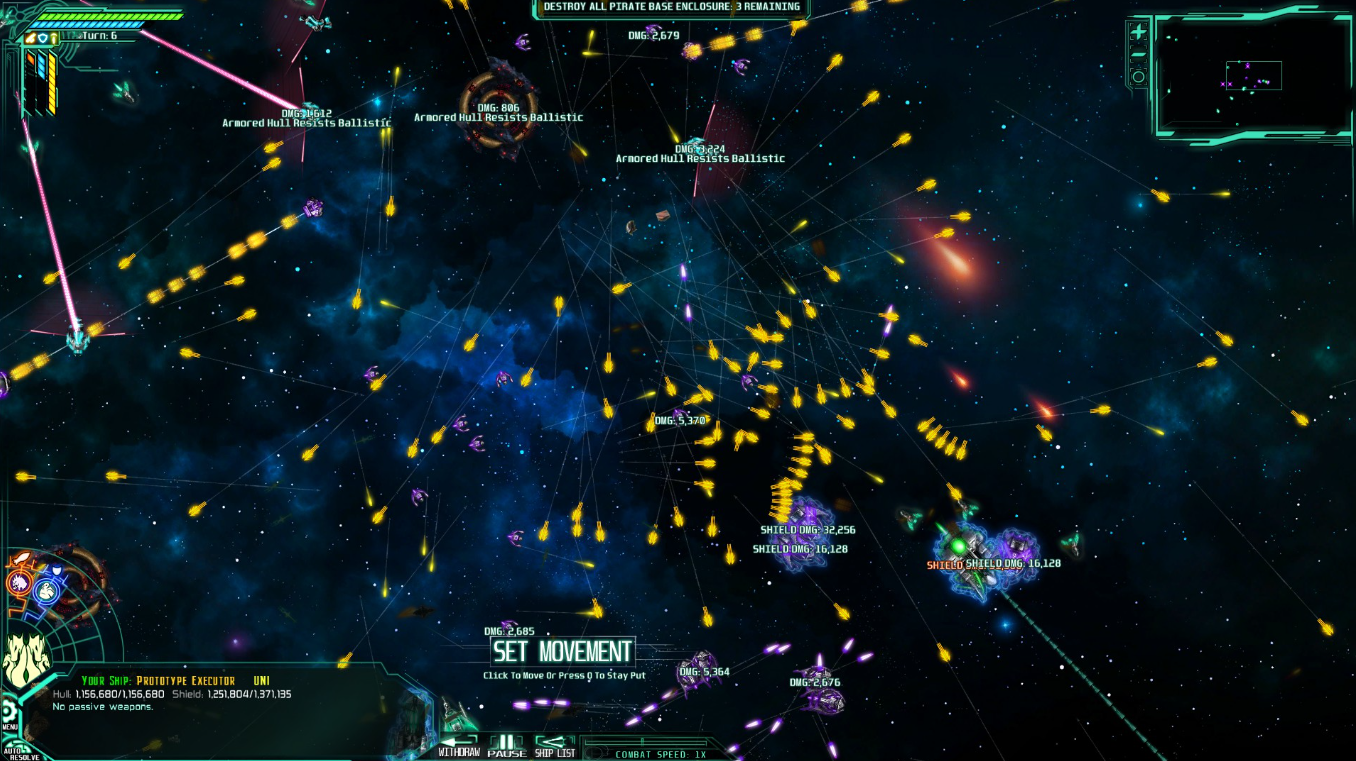Viewport: 1356px width, 761px height.
Task: Select the orange missile ability icon in command wheel
Action: tap(22, 556)
